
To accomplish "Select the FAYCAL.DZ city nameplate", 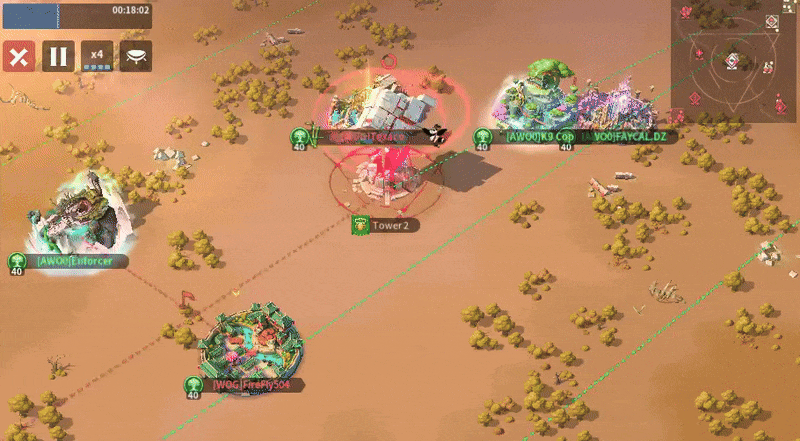I will click(x=620, y=136).
